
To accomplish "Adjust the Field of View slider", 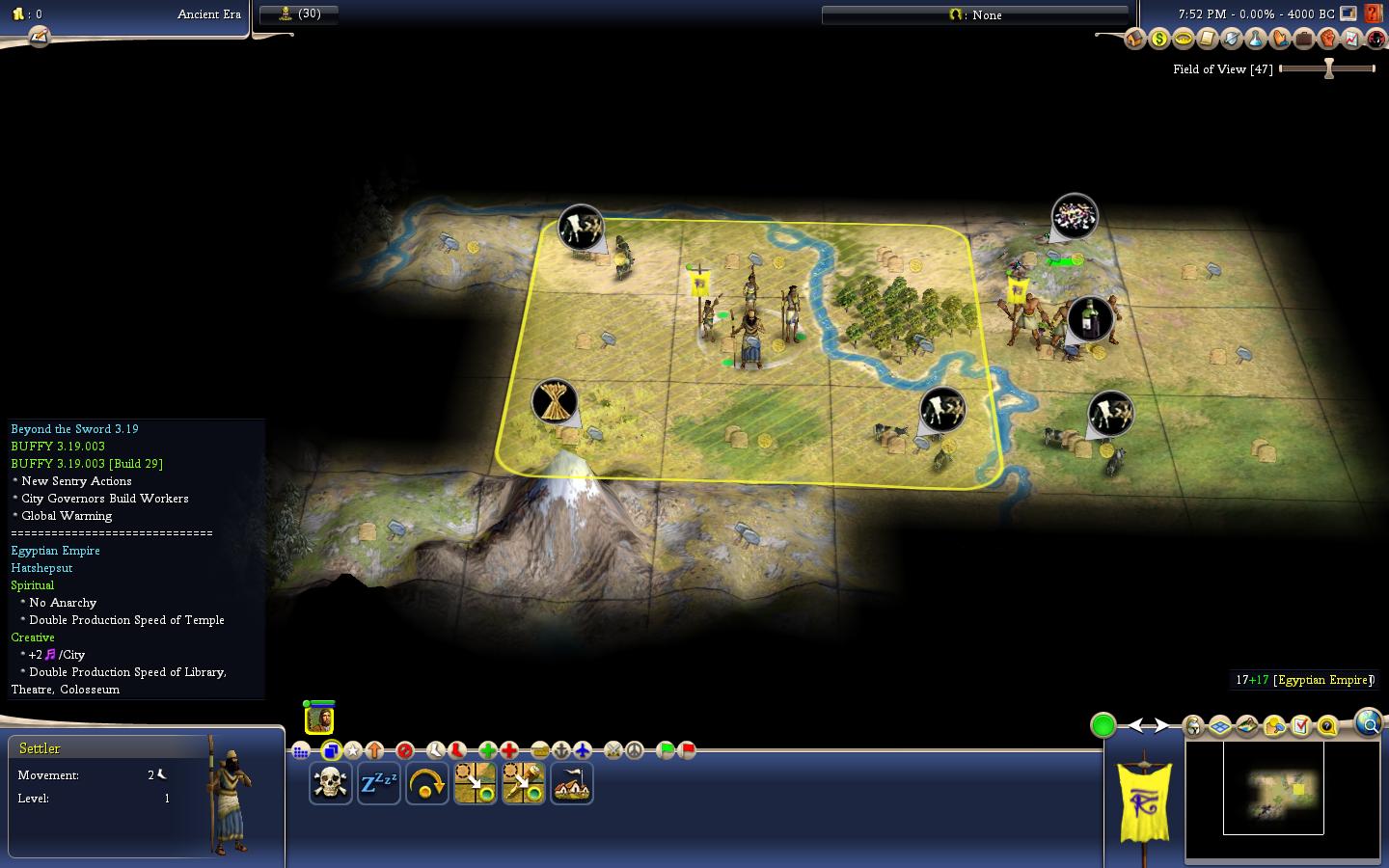I will (x=1328, y=68).
